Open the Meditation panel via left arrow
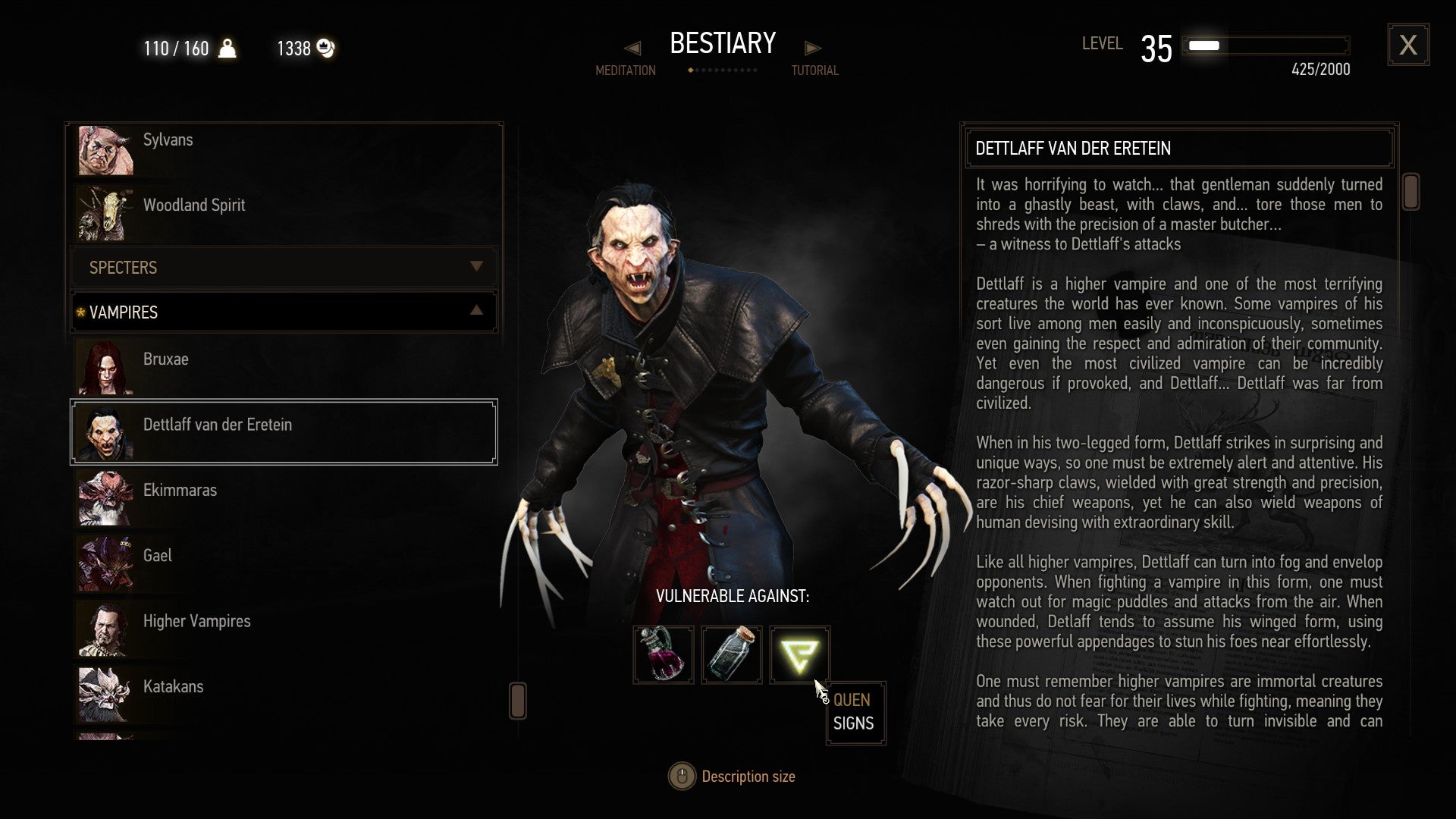 (632, 48)
